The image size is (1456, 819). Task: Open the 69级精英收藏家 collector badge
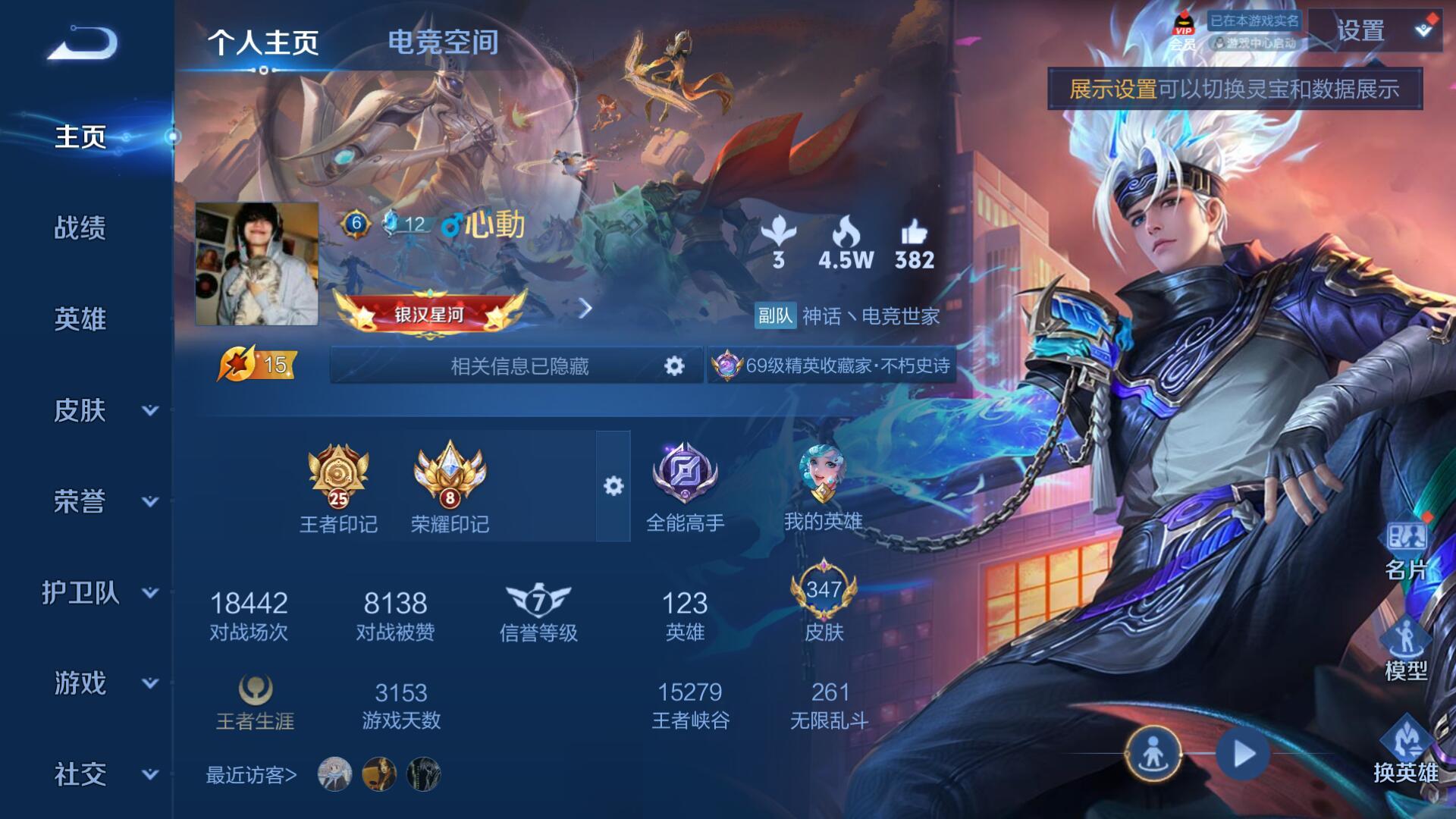832,366
